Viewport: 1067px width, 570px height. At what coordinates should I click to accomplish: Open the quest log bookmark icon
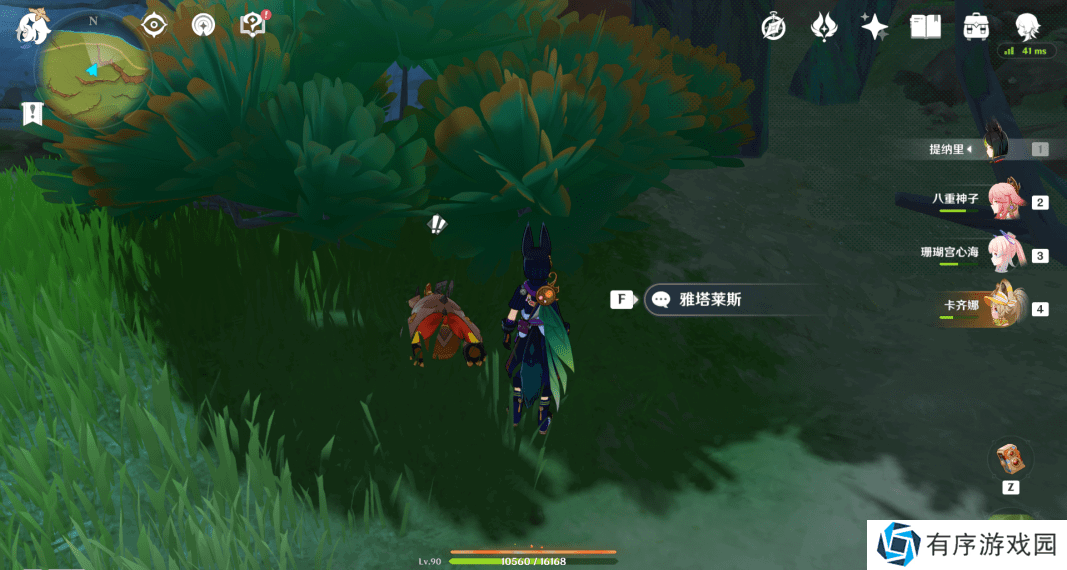click(x=33, y=114)
